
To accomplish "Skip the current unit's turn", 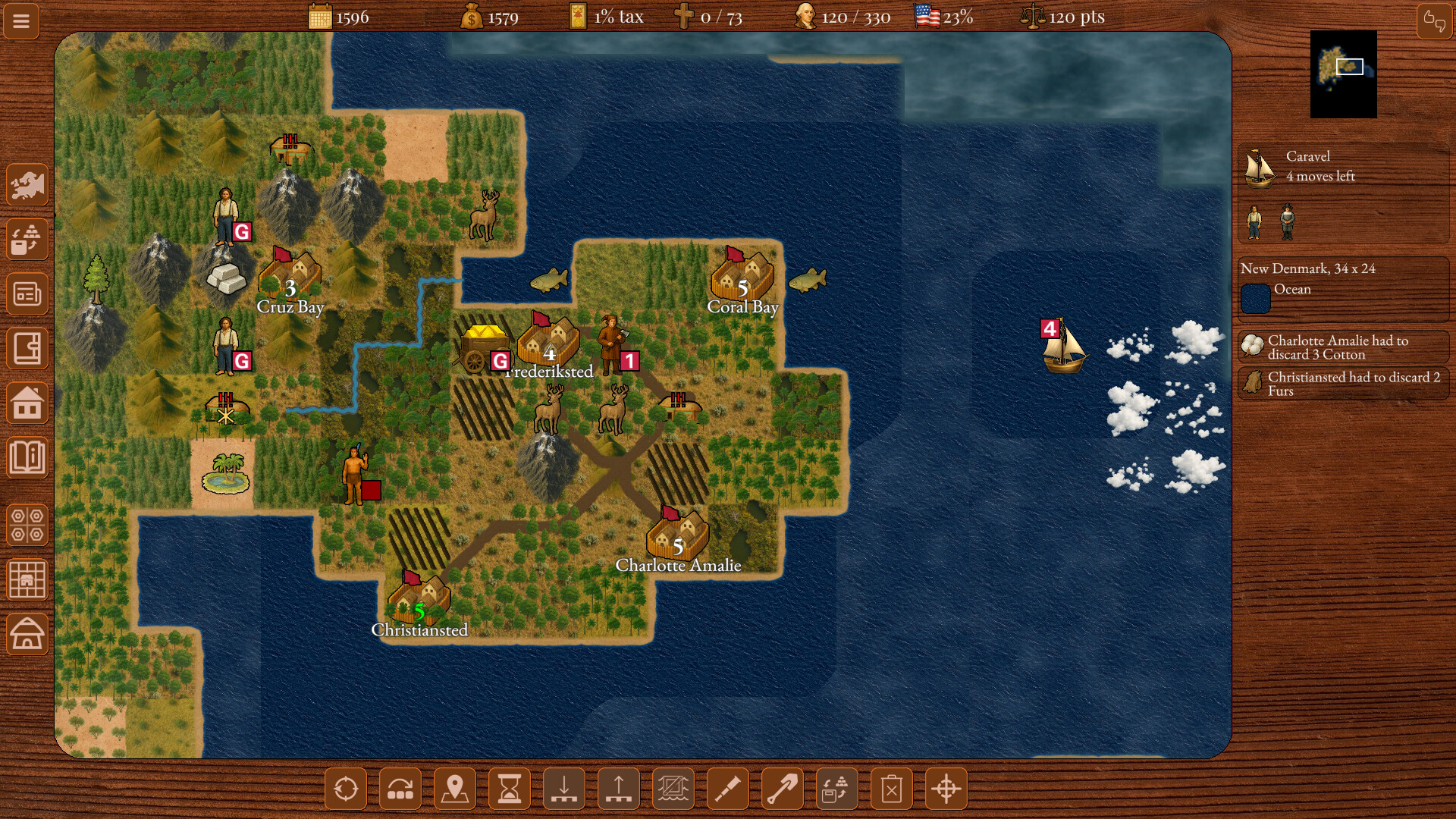I will [400, 789].
